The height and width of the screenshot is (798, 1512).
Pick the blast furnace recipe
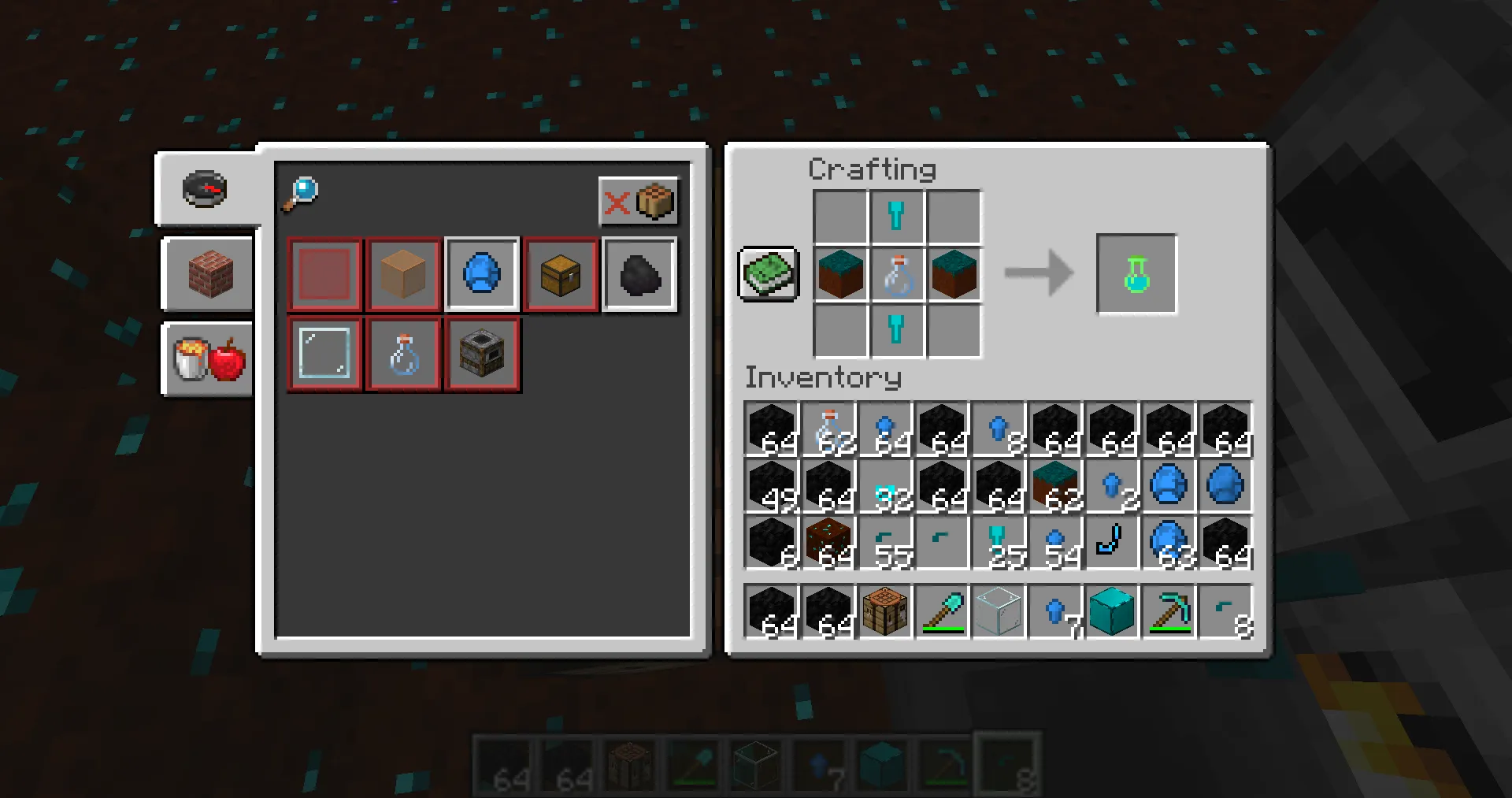pos(481,353)
